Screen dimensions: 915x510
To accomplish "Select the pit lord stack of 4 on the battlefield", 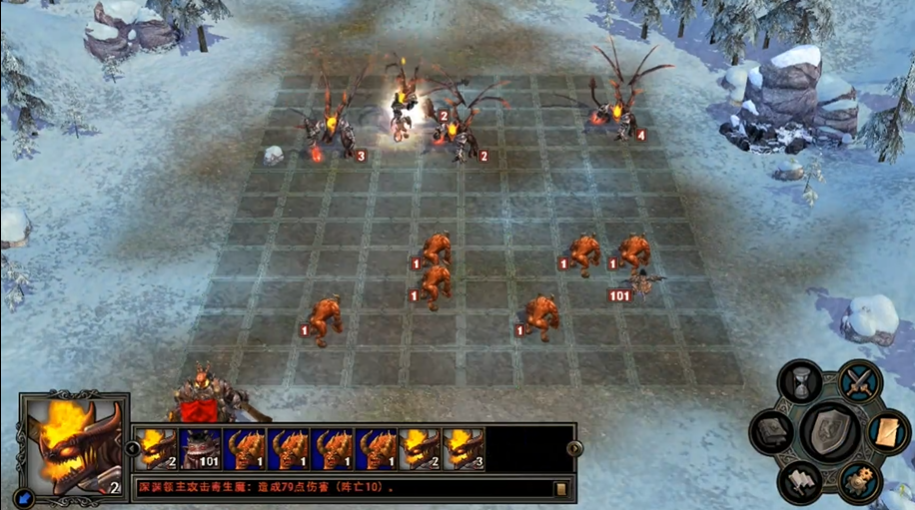I will (620, 110).
